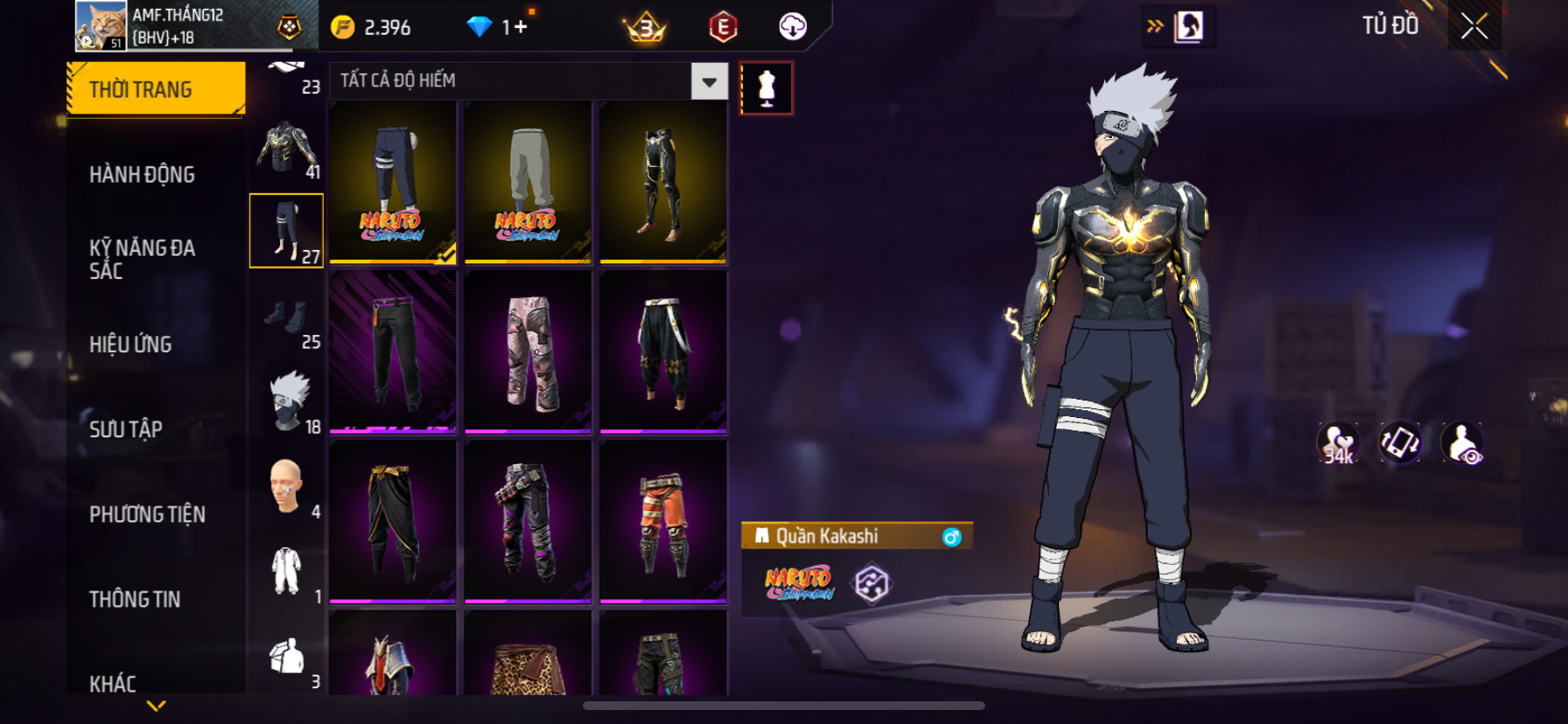Open the cloud download icon

[x=793, y=27]
